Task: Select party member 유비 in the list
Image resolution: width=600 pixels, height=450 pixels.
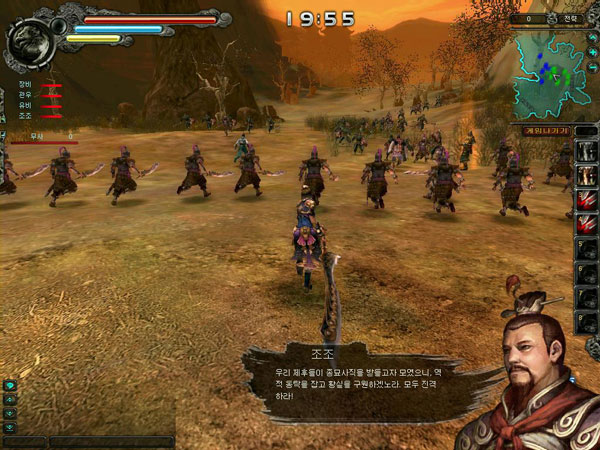Action: pos(24,105)
